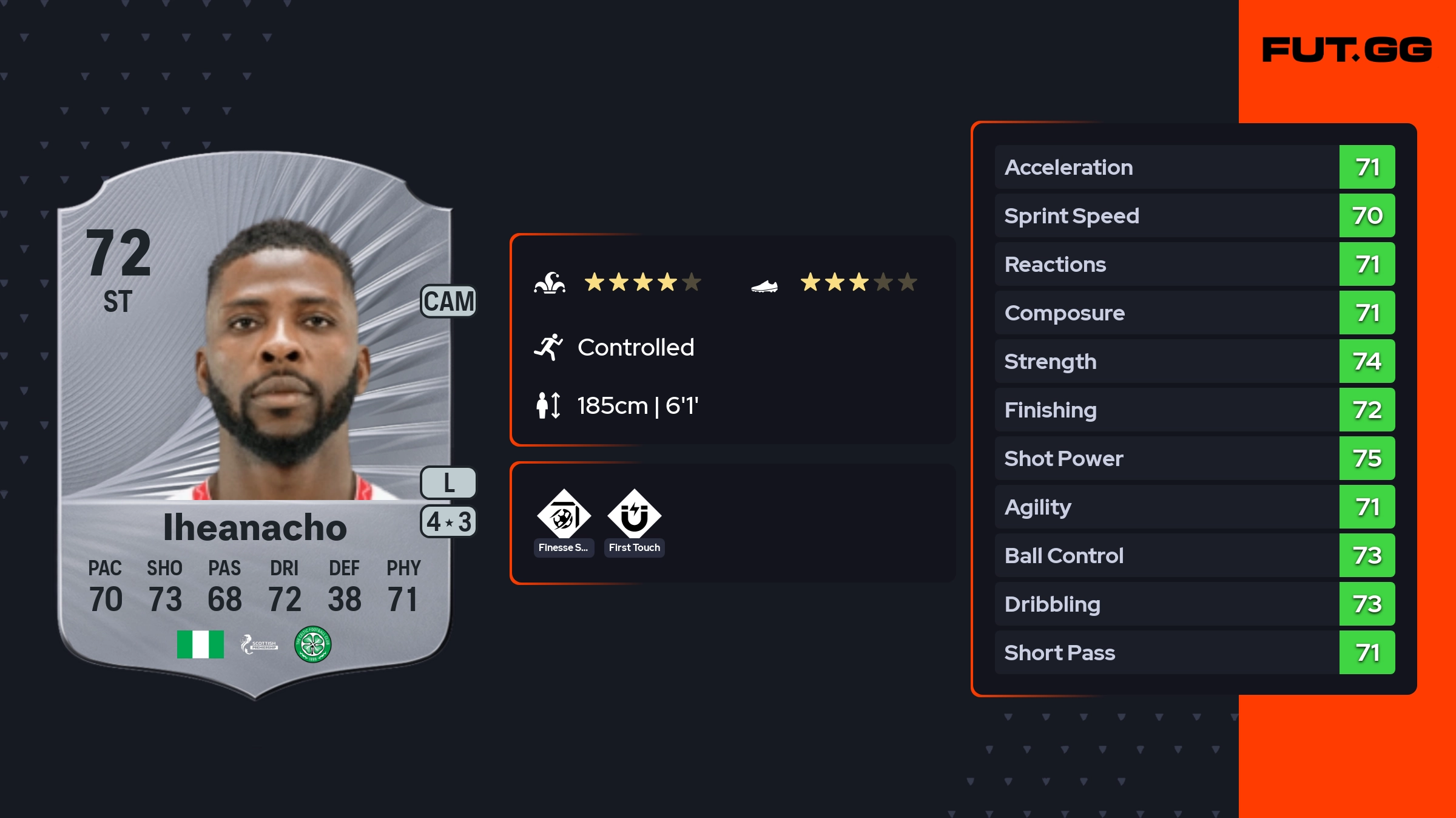Screen dimensions: 1456x818
Task: Click the Nigeria flag on the card
Action: (200, 644)
